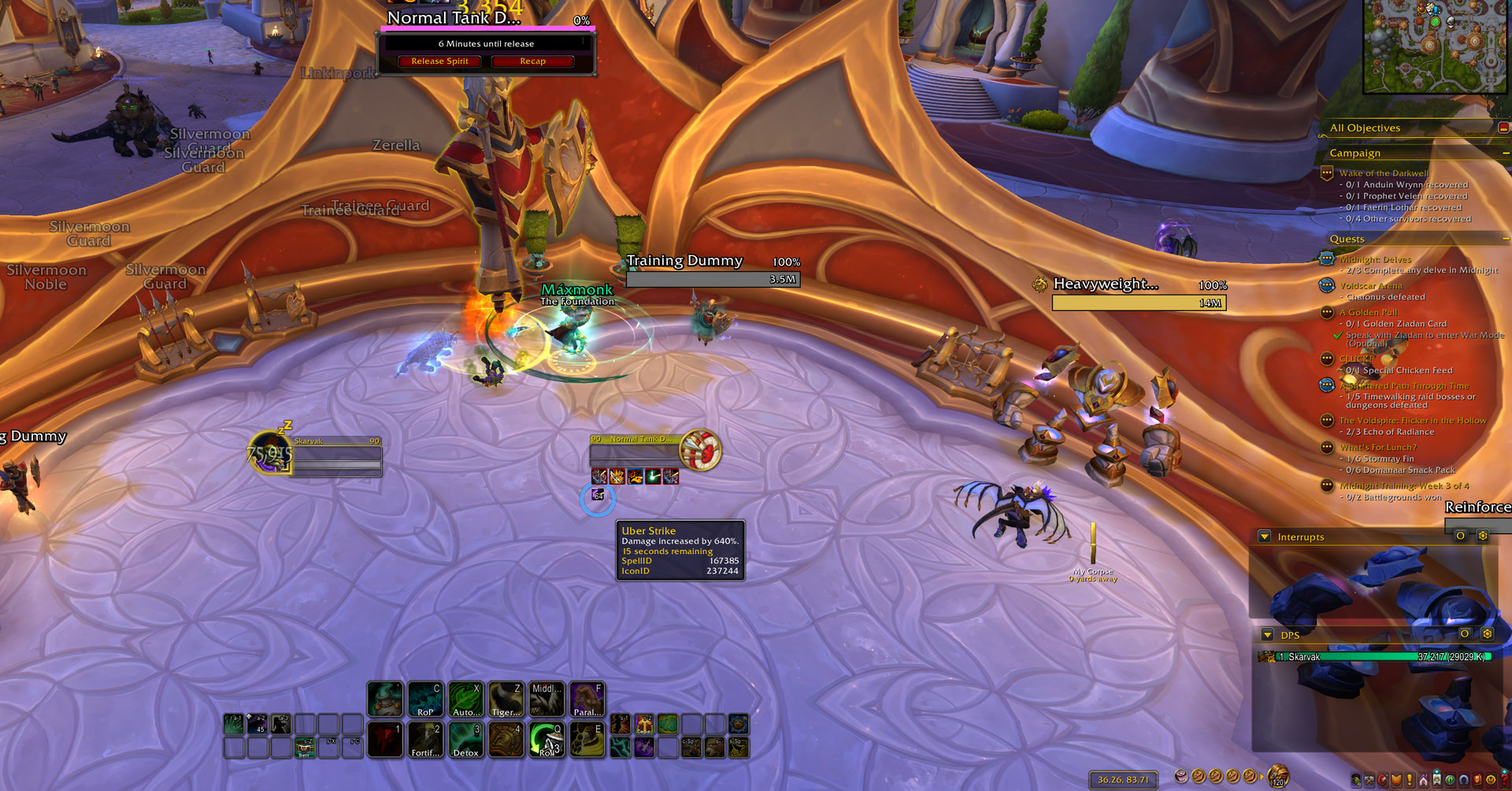Screen dimensions: 1512x791
Task: Use the Tiger ability icon
Action: click(506, 700)
